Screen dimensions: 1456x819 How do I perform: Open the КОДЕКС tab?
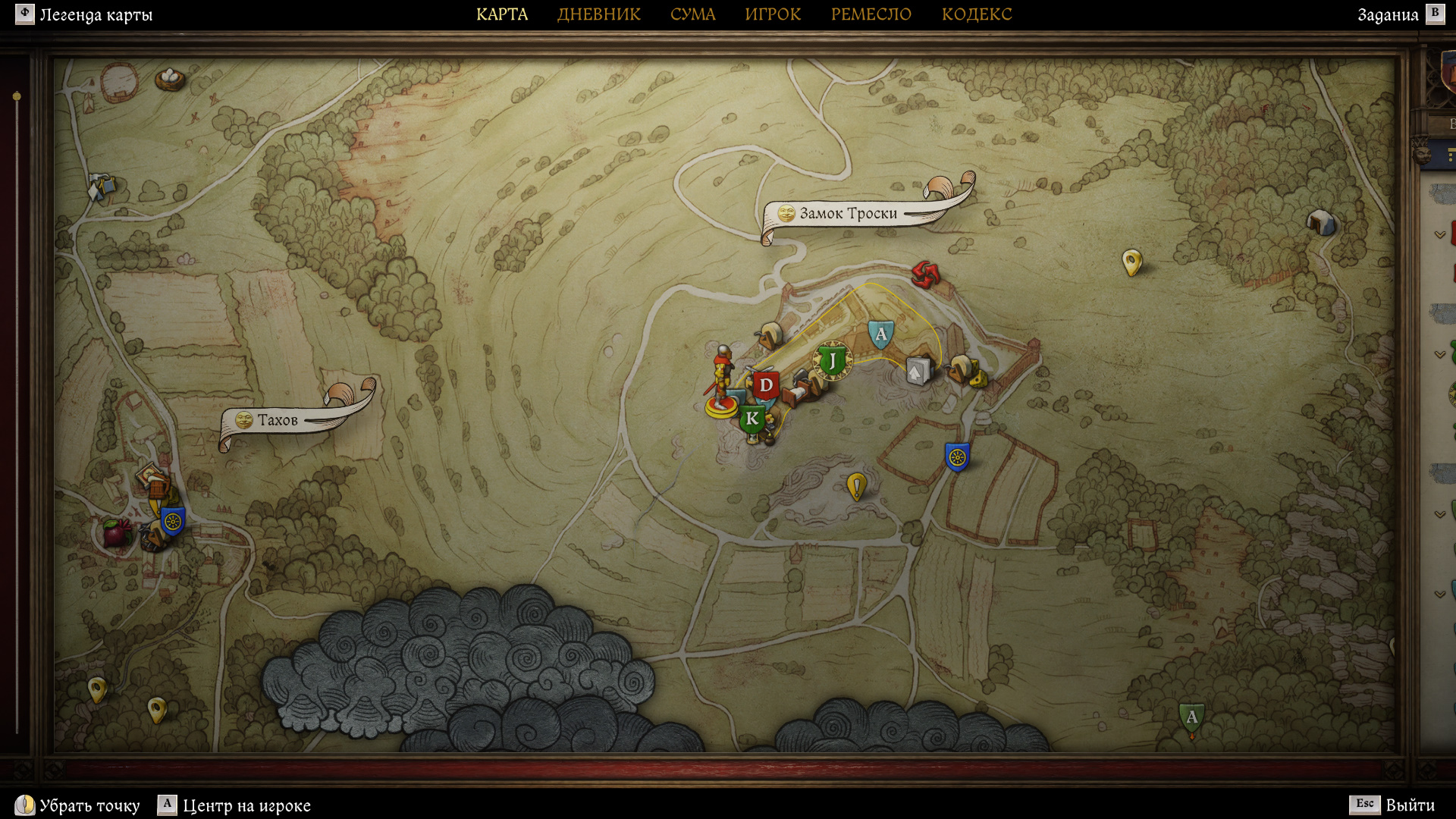[977, 14]
